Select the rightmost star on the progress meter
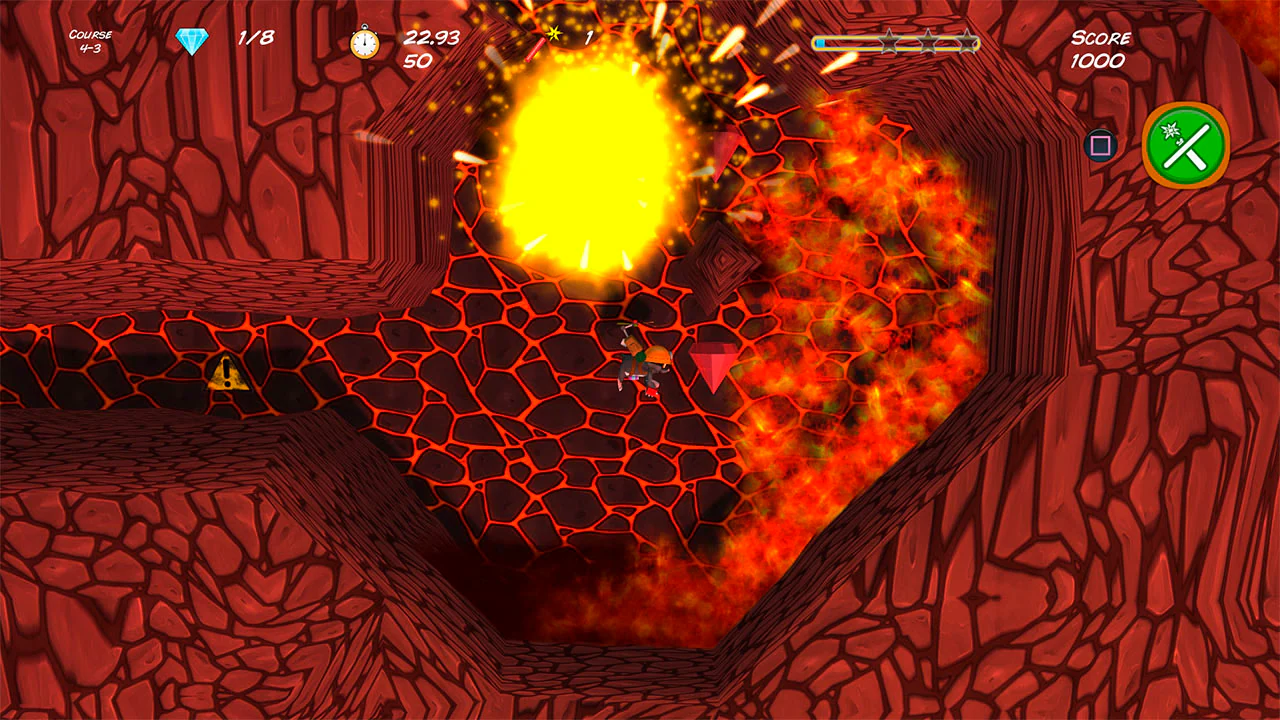This screenshot has width=1280, height=720. tap(966, 40)
